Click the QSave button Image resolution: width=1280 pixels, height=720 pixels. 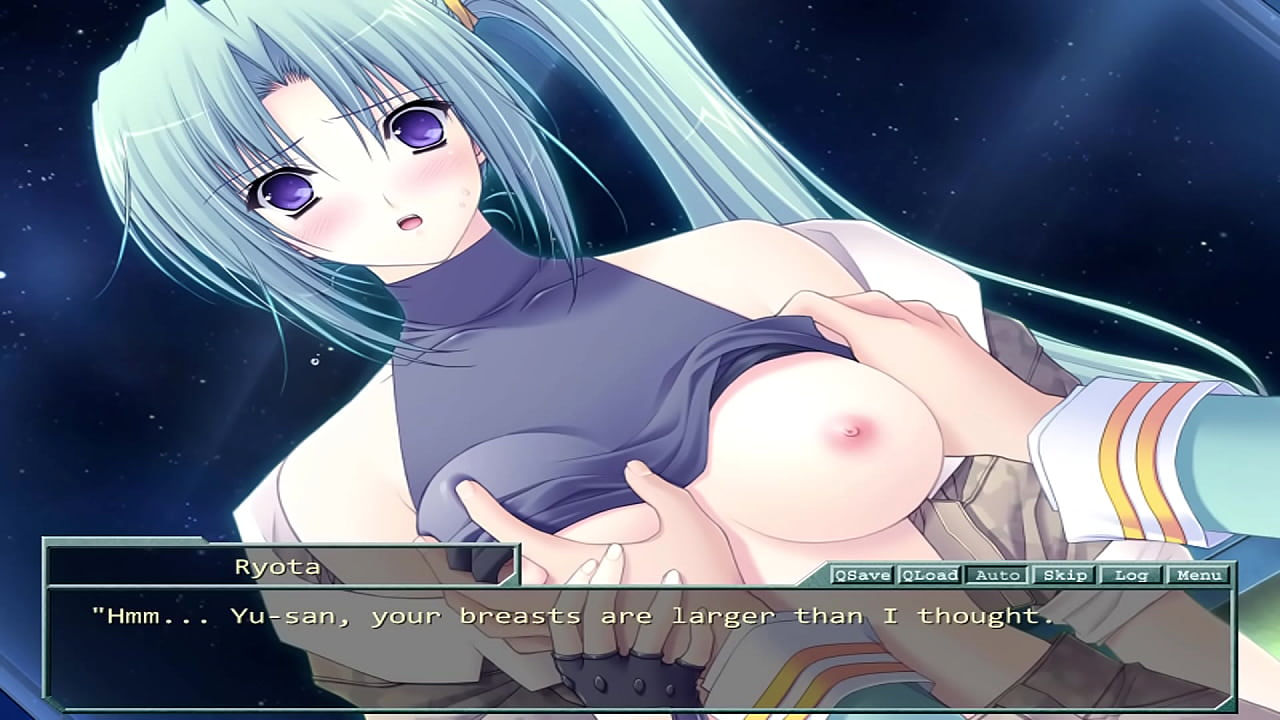862,575
